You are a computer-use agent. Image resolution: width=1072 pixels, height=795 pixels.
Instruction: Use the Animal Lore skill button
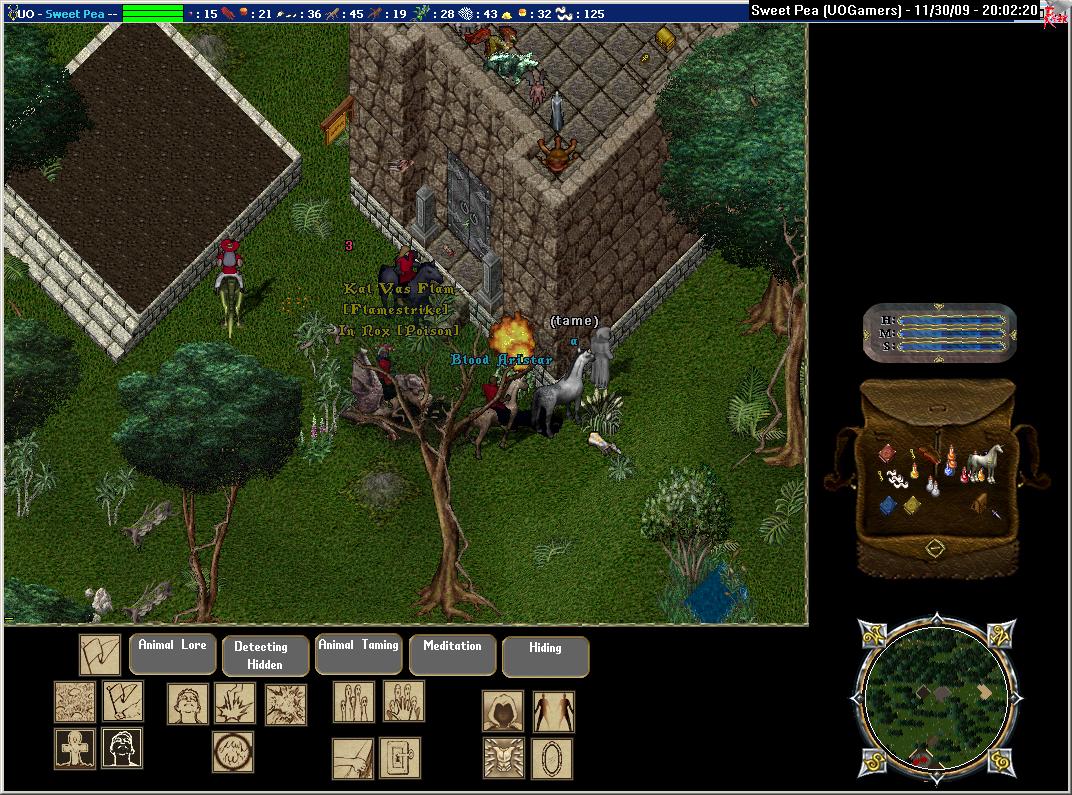tap(172, 654)
